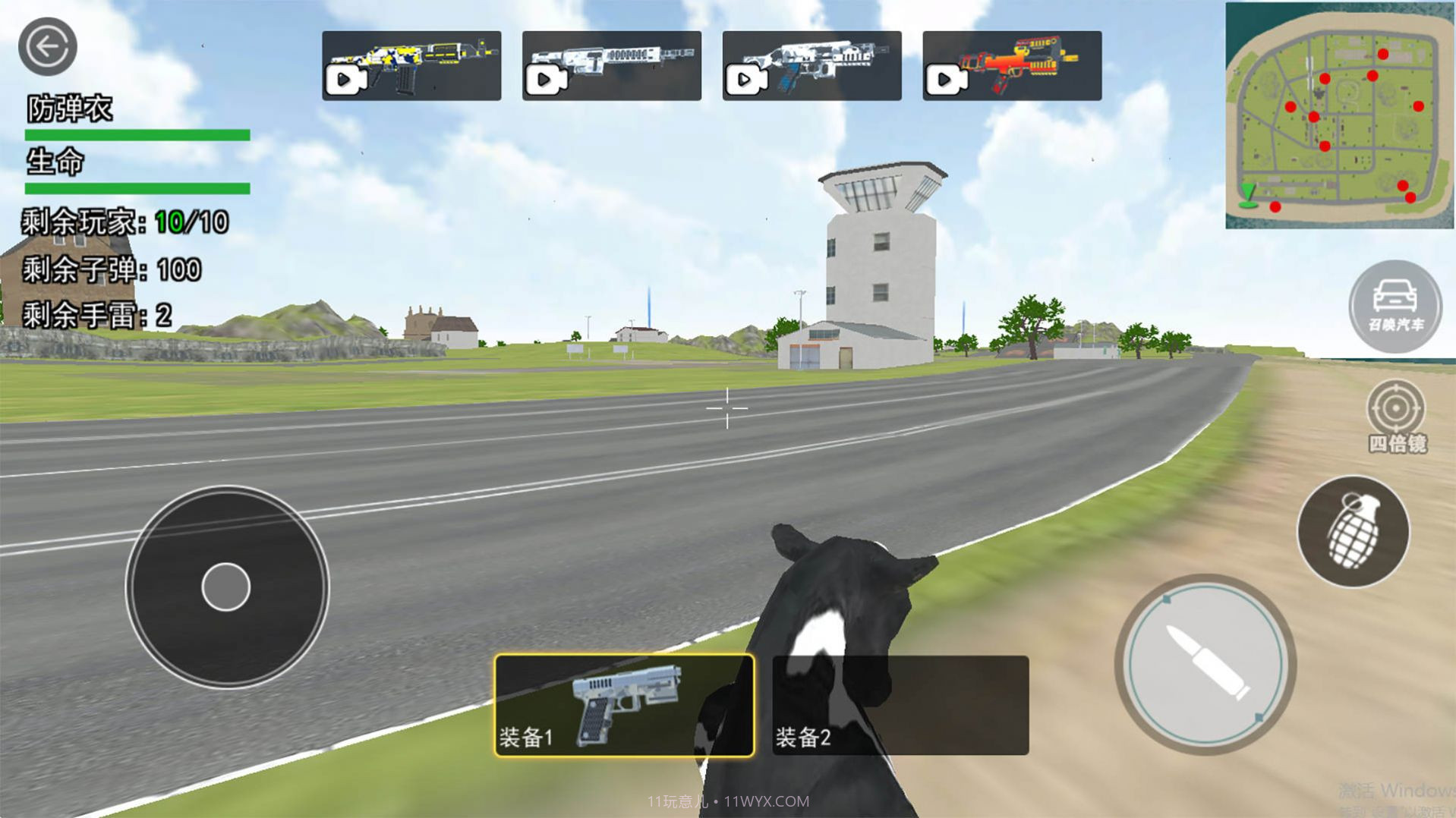Open the island minimap
1456x818 pixels.
1339,115
